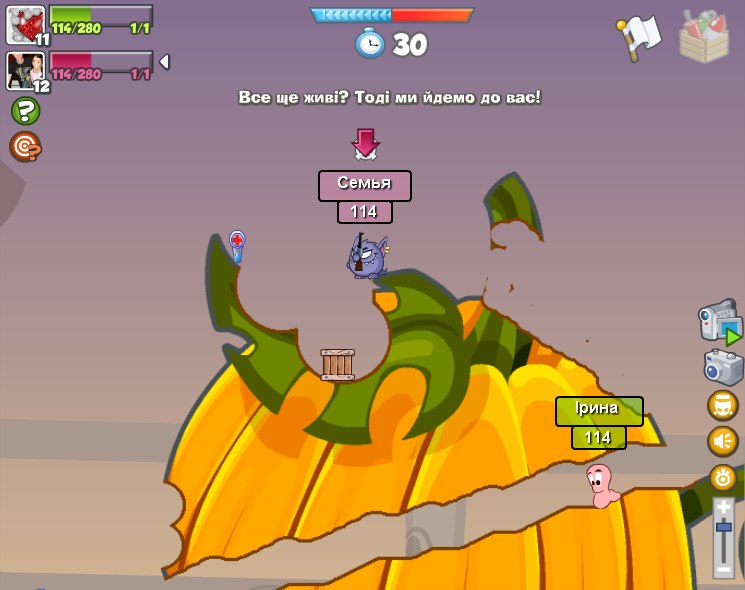This screenshot has width=745, height=590.
Task: Open the weapons crate
Action: point(704,36)
